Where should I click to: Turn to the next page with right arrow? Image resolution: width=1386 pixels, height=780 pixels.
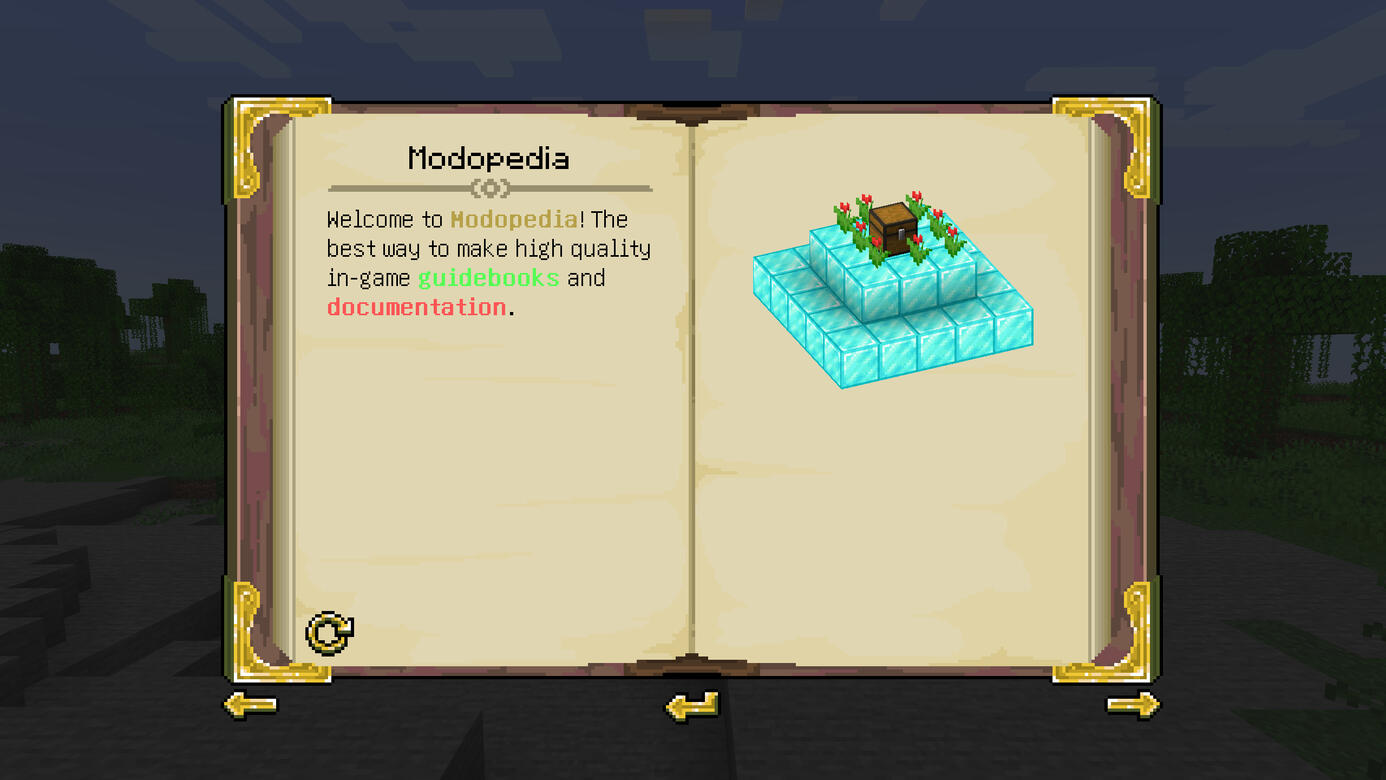1132,706
